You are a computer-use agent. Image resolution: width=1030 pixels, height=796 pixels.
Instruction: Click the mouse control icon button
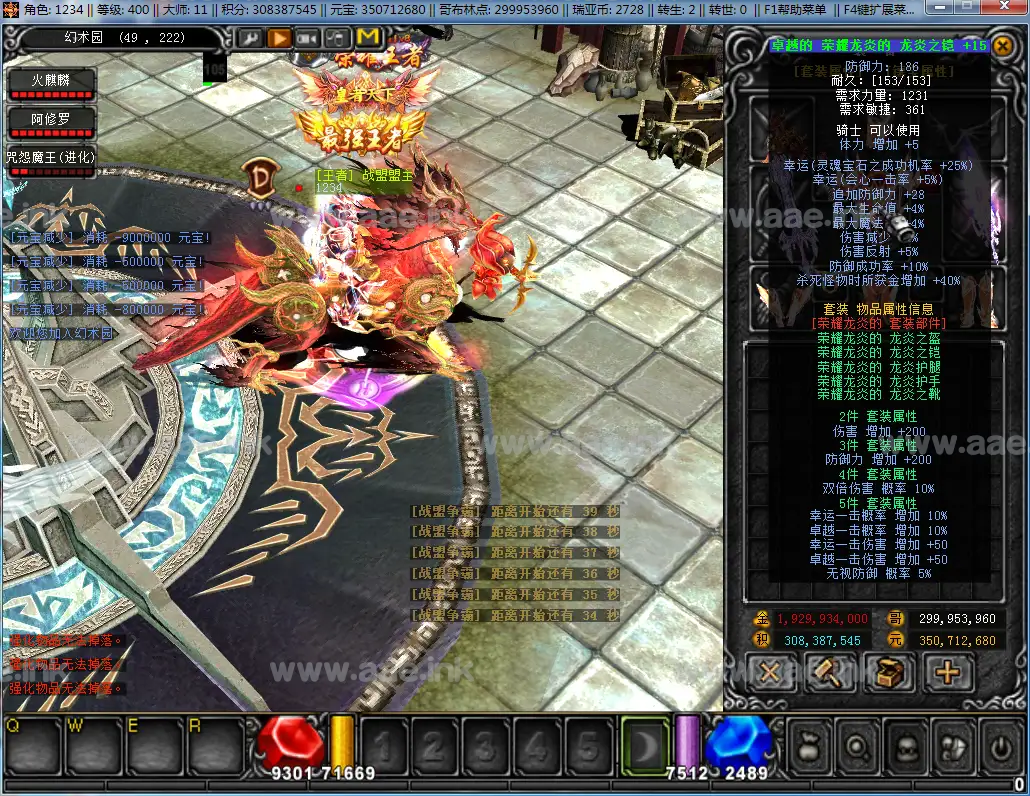tap(337, 38)
